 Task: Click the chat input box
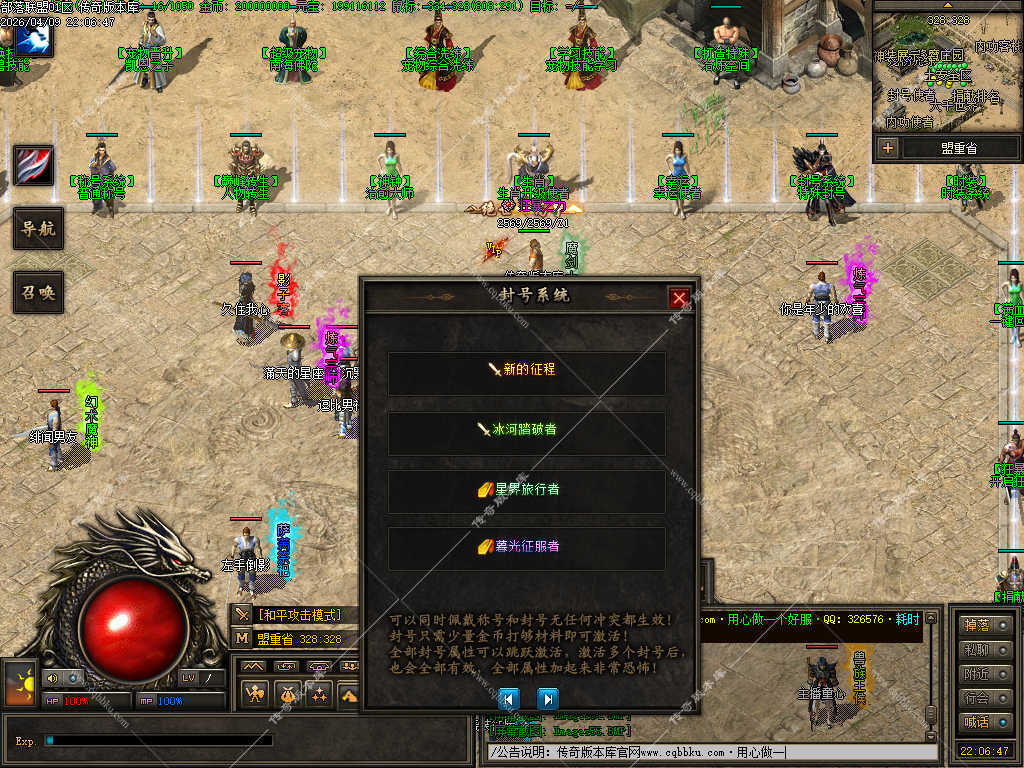coord(710,752)
